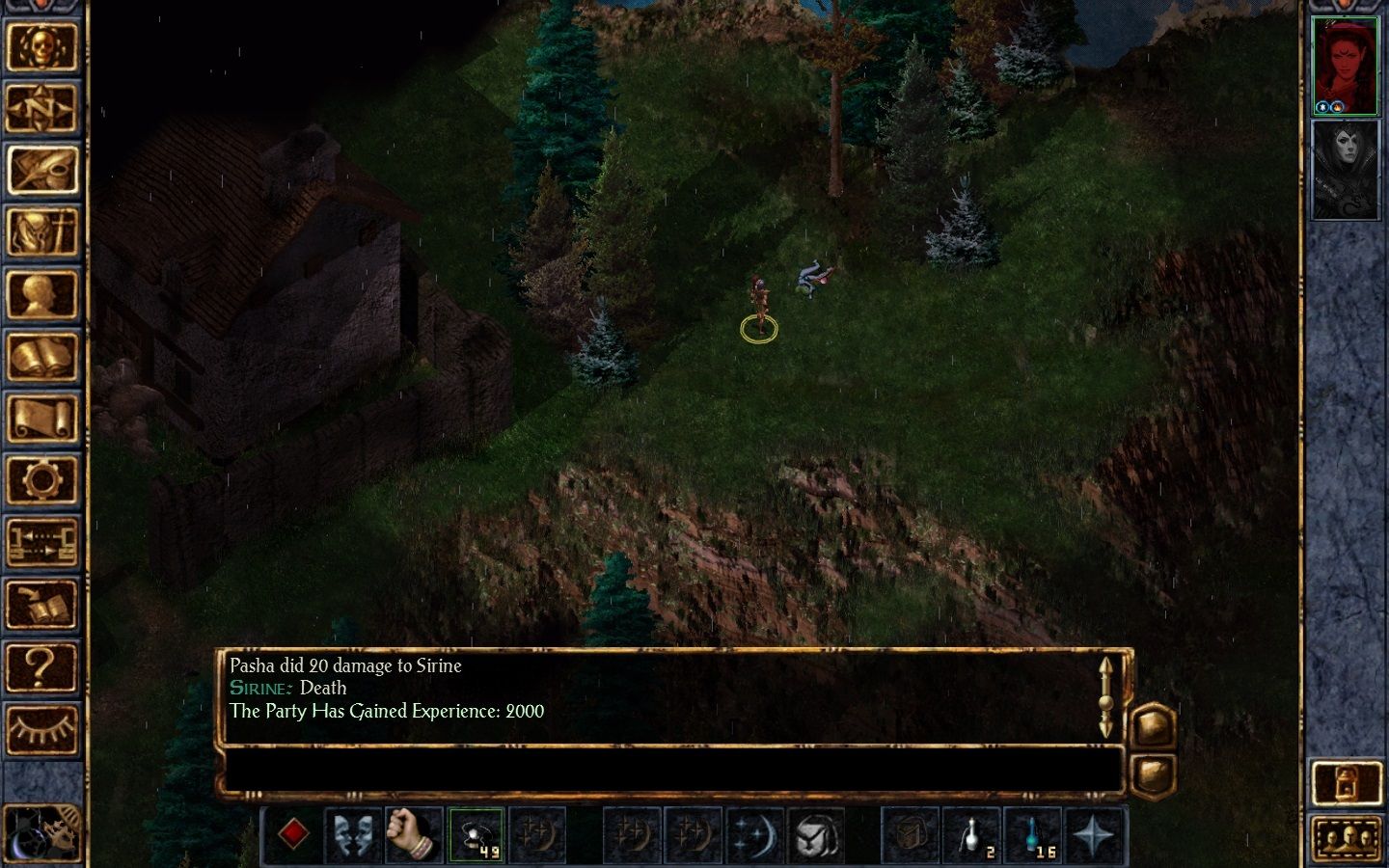The width and height of the screenshot is (1389, 868).
Task: Open the quest journal
Action: pyautogui.click(x=43, y=169)
